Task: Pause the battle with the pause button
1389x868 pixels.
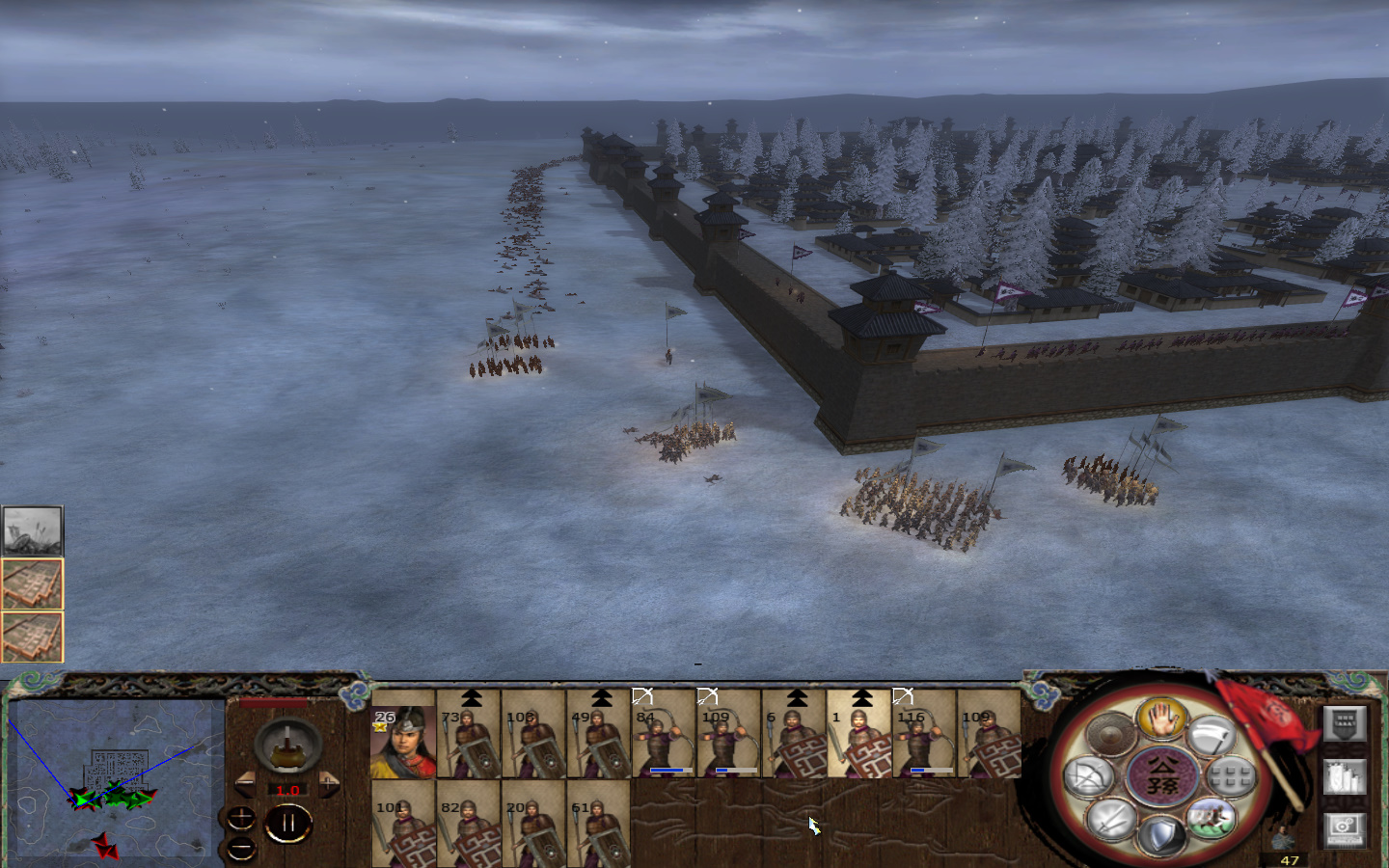Action: coord(288,821)
